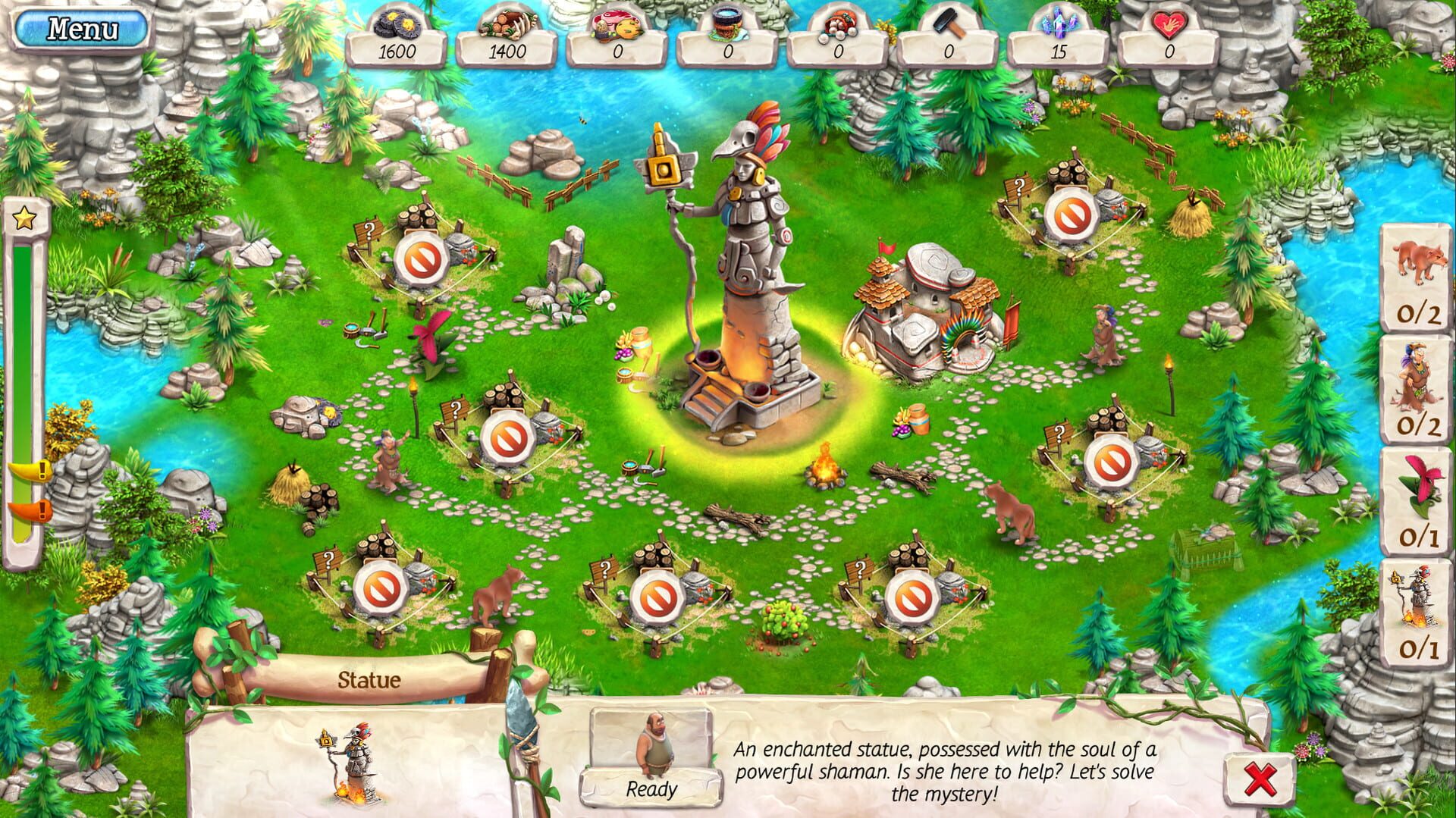Click the wood resource icon showing 1400
This screenshot has width=1456, height=818.
click(x=510, y=24)
